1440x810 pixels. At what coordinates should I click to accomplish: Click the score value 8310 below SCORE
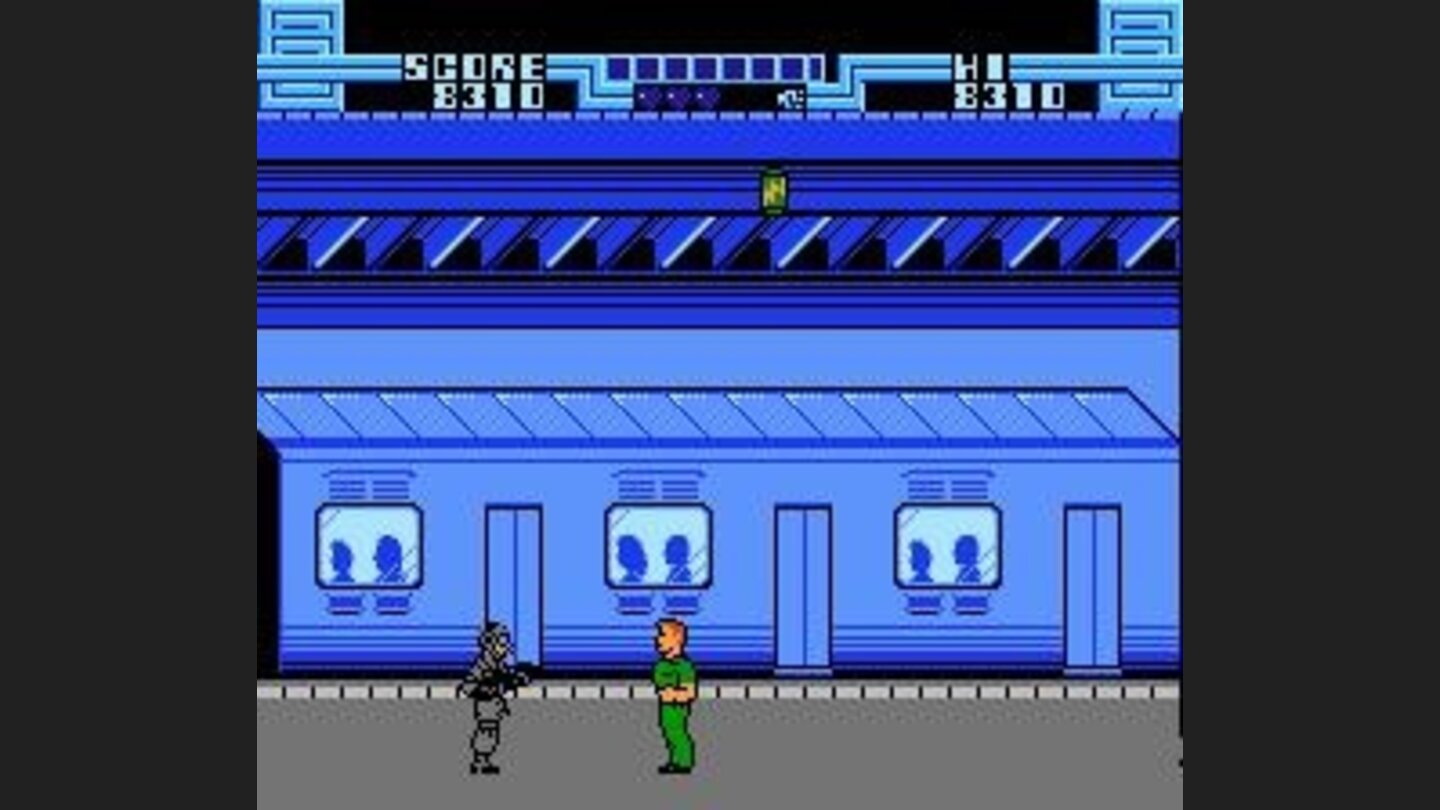pyautogui.click(x=488, y=97)
